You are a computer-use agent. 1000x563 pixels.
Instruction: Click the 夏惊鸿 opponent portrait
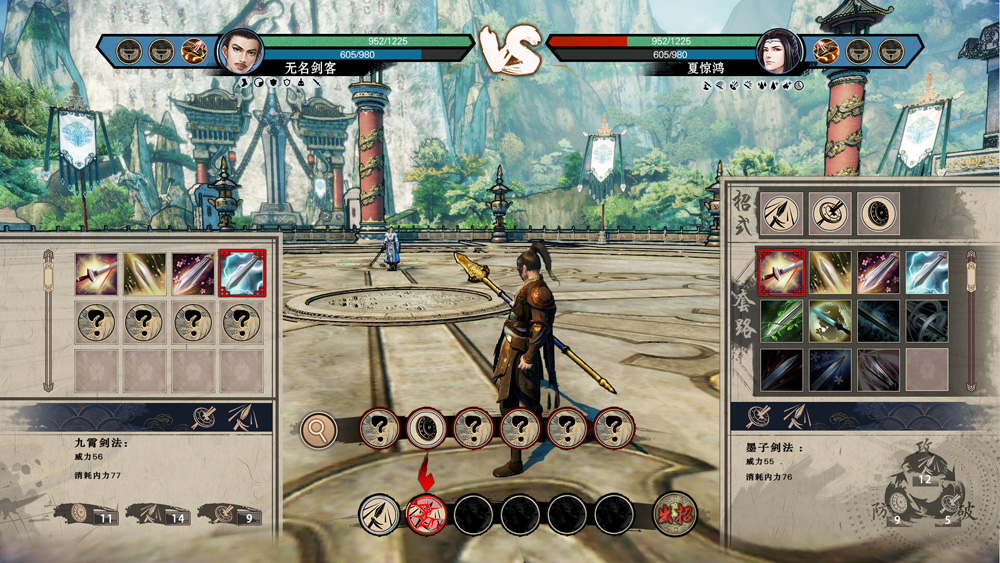tap(777, 50)
